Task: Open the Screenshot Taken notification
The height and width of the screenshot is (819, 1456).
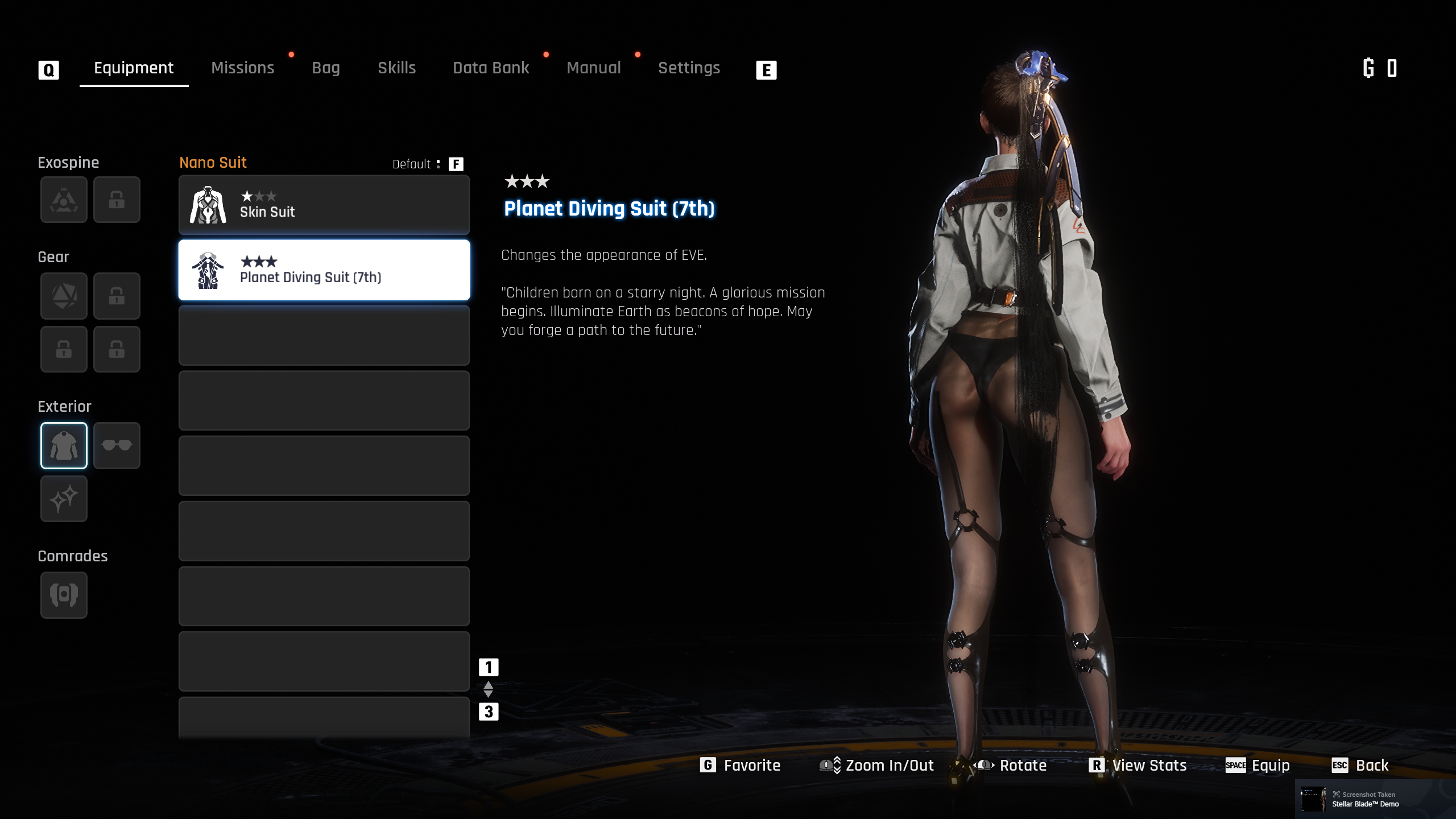Action: point(1365,799)
